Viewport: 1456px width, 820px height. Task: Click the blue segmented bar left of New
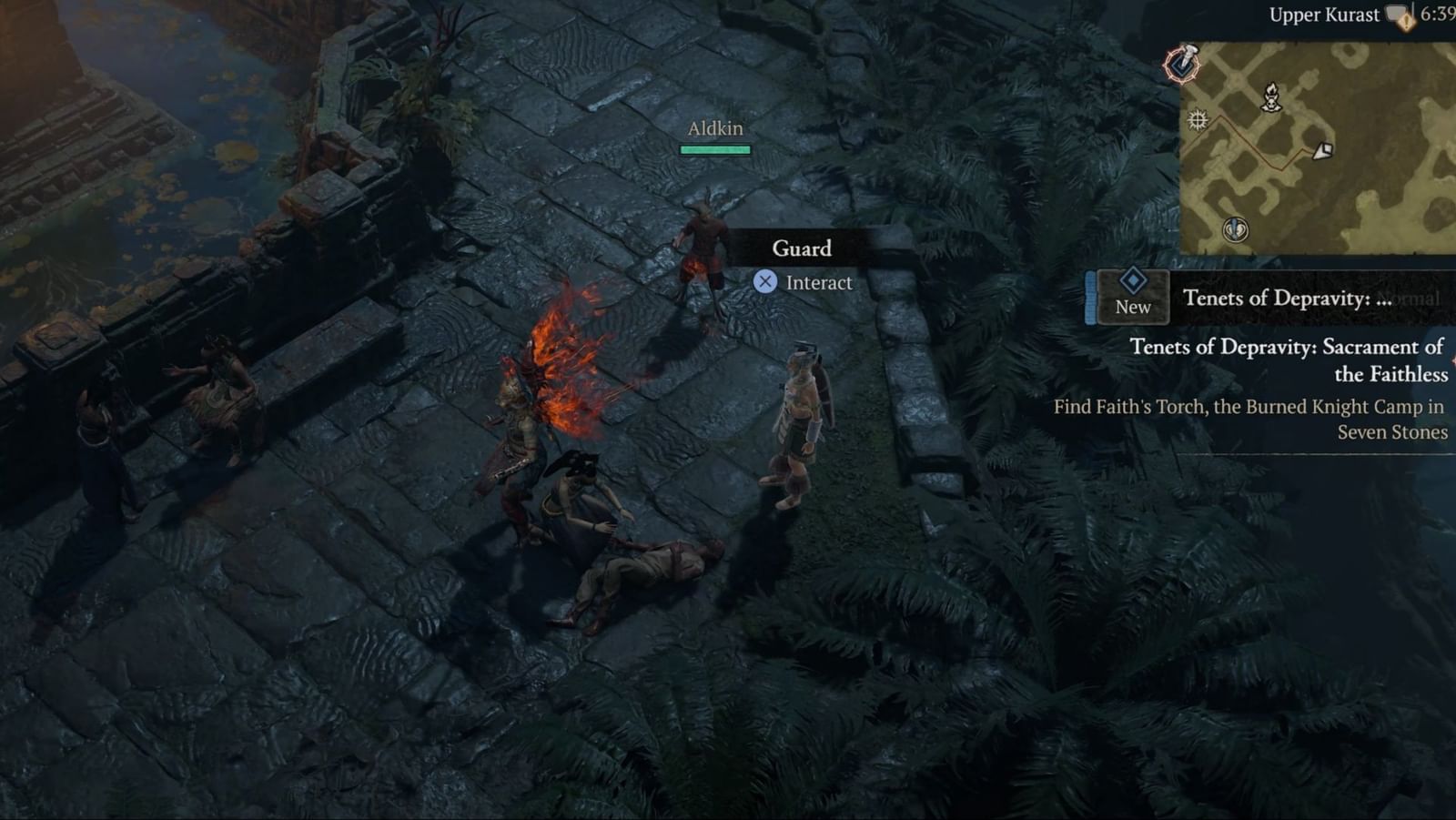[x=1089, y=295]
